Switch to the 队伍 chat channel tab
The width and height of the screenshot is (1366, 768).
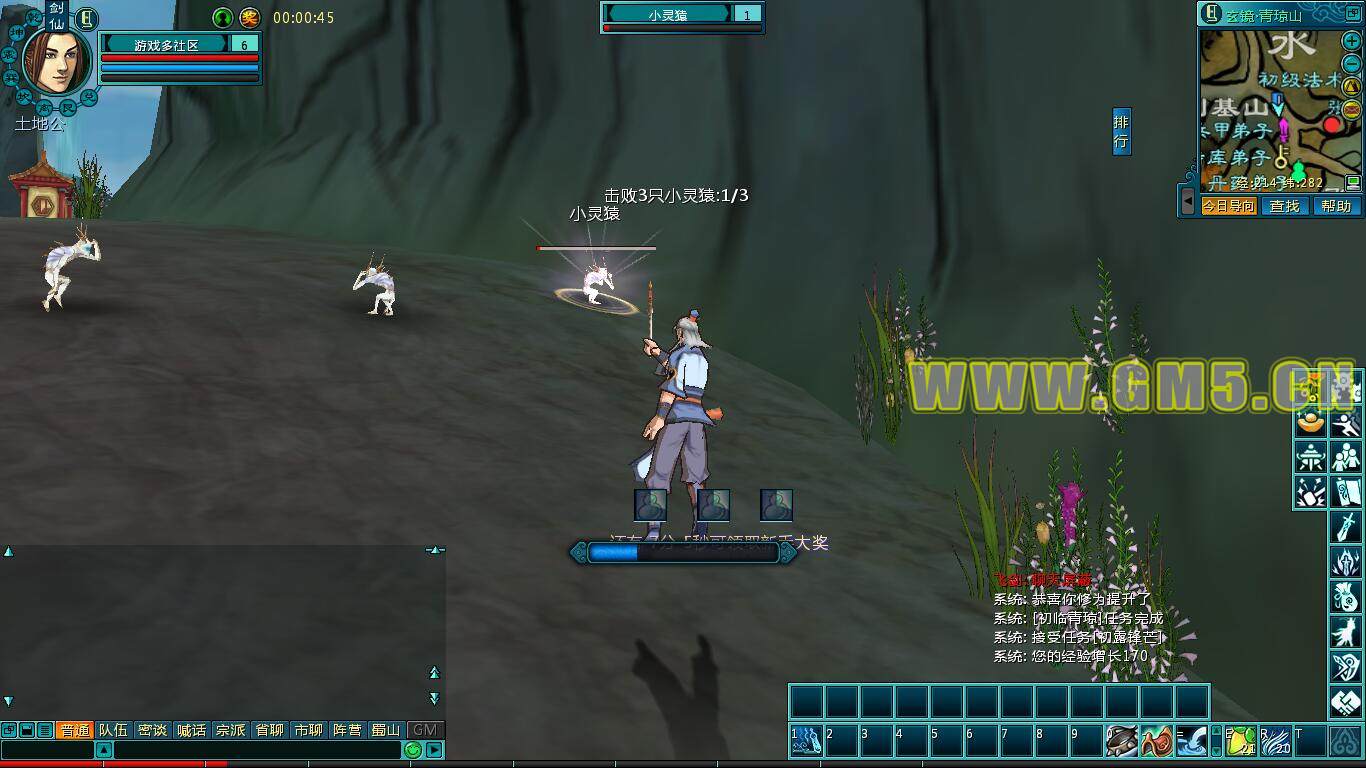point(113,730)
